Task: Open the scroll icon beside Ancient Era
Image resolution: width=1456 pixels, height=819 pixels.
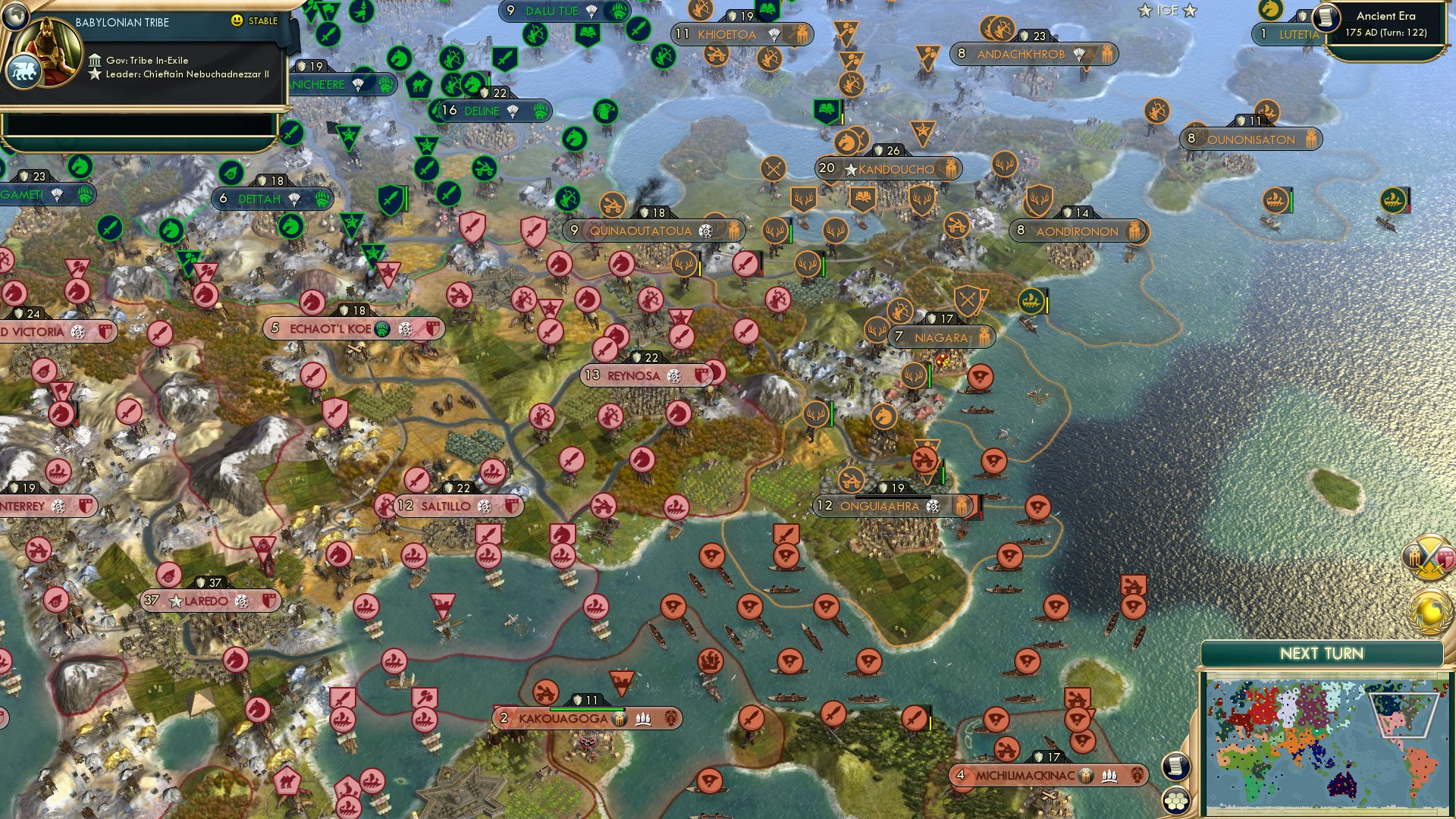Action: pos(1326,17)
